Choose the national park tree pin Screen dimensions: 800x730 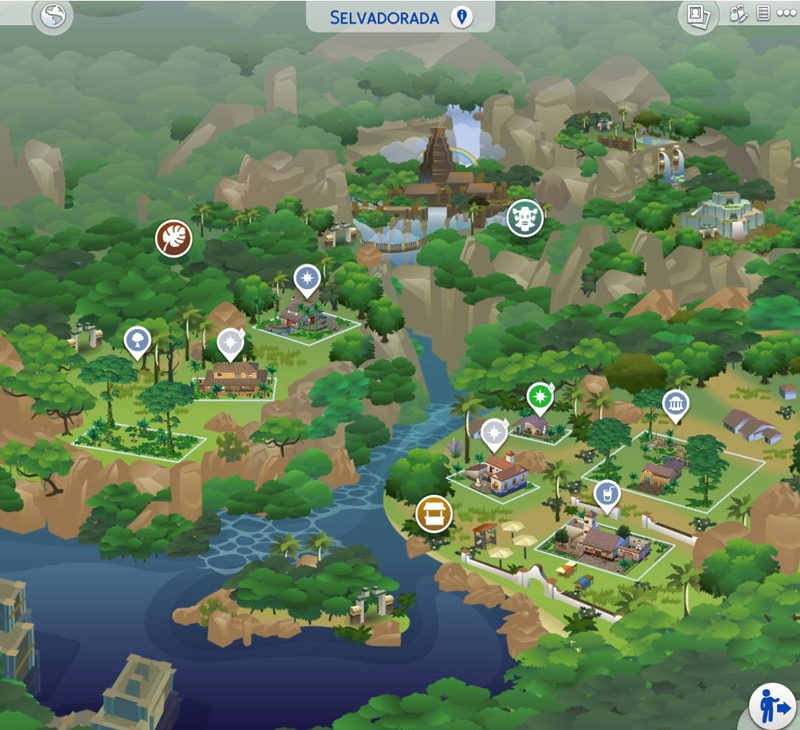click(136, 341)
